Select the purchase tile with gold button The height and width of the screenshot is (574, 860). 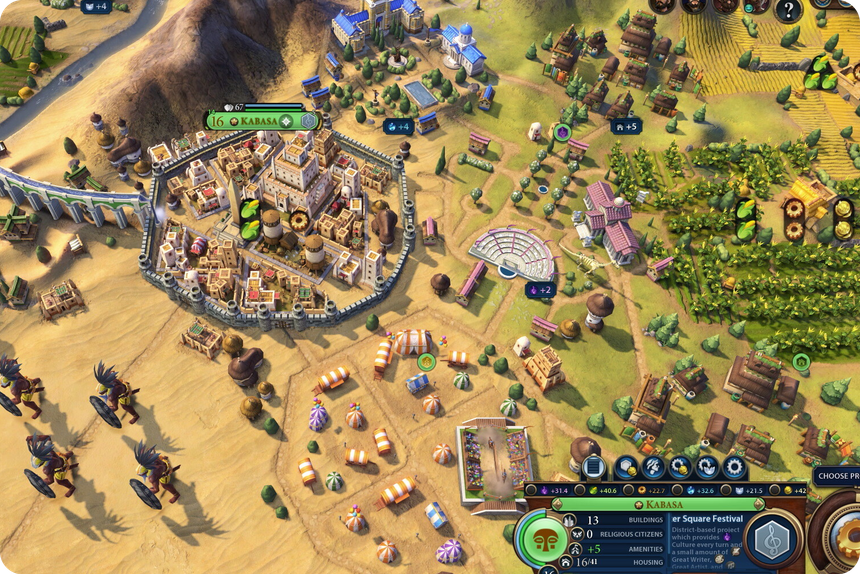(627, 466)
